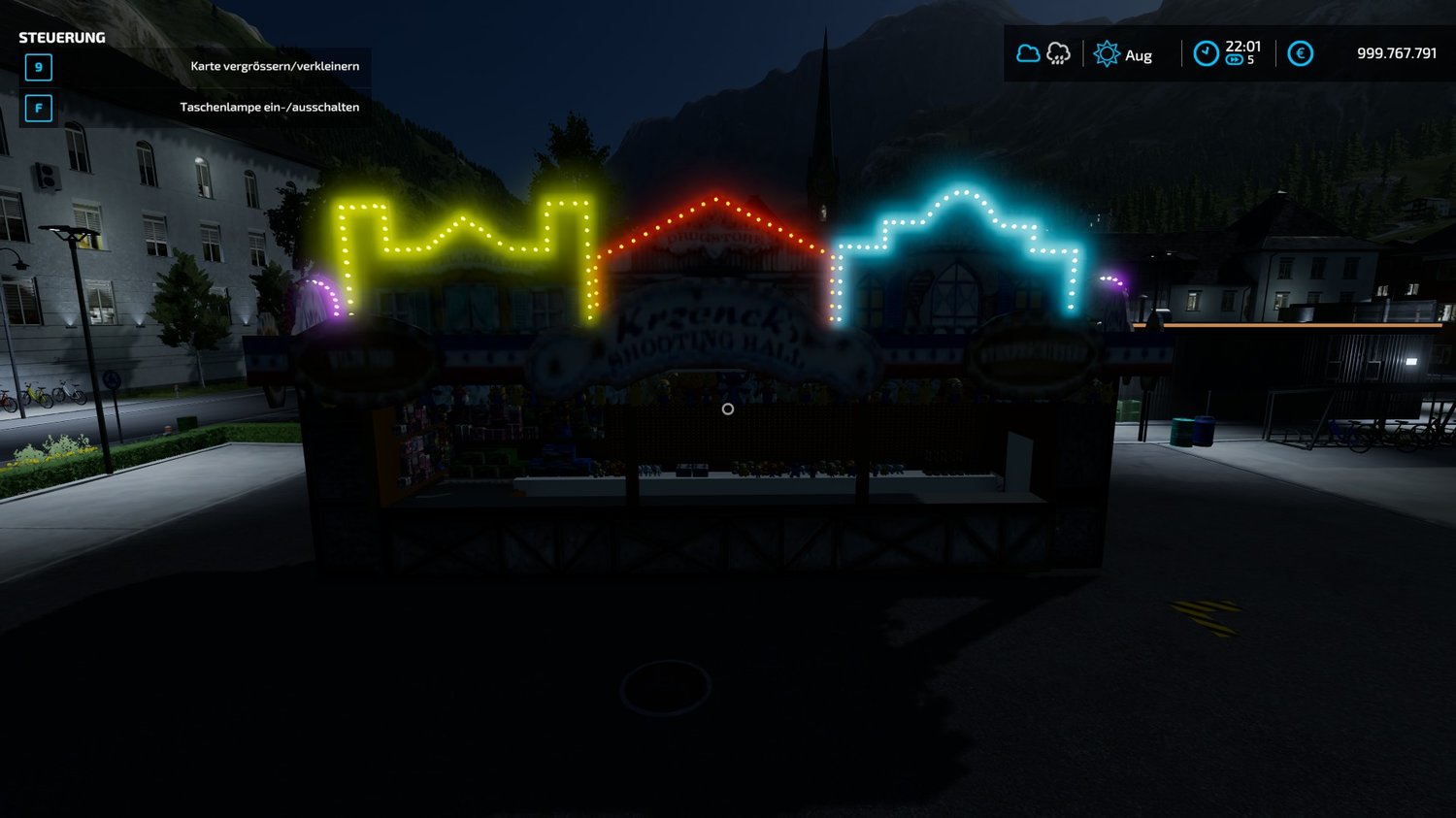Click the rain forecast cloud icon

[x=1058, y=53]
